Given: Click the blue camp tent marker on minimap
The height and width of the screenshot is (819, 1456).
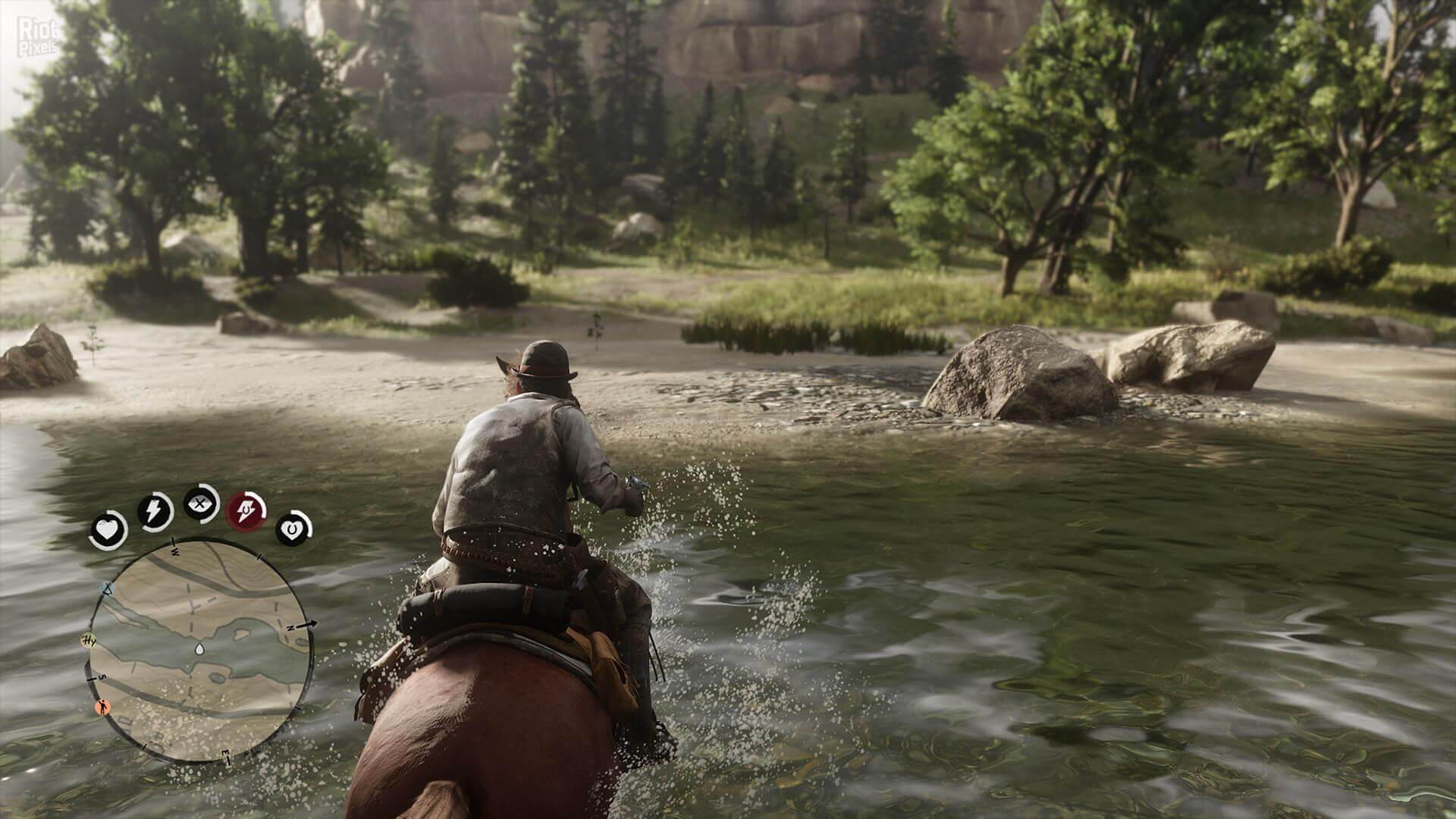Looking at the screenshot, I should pyautogui.click(x=106, y=588).
